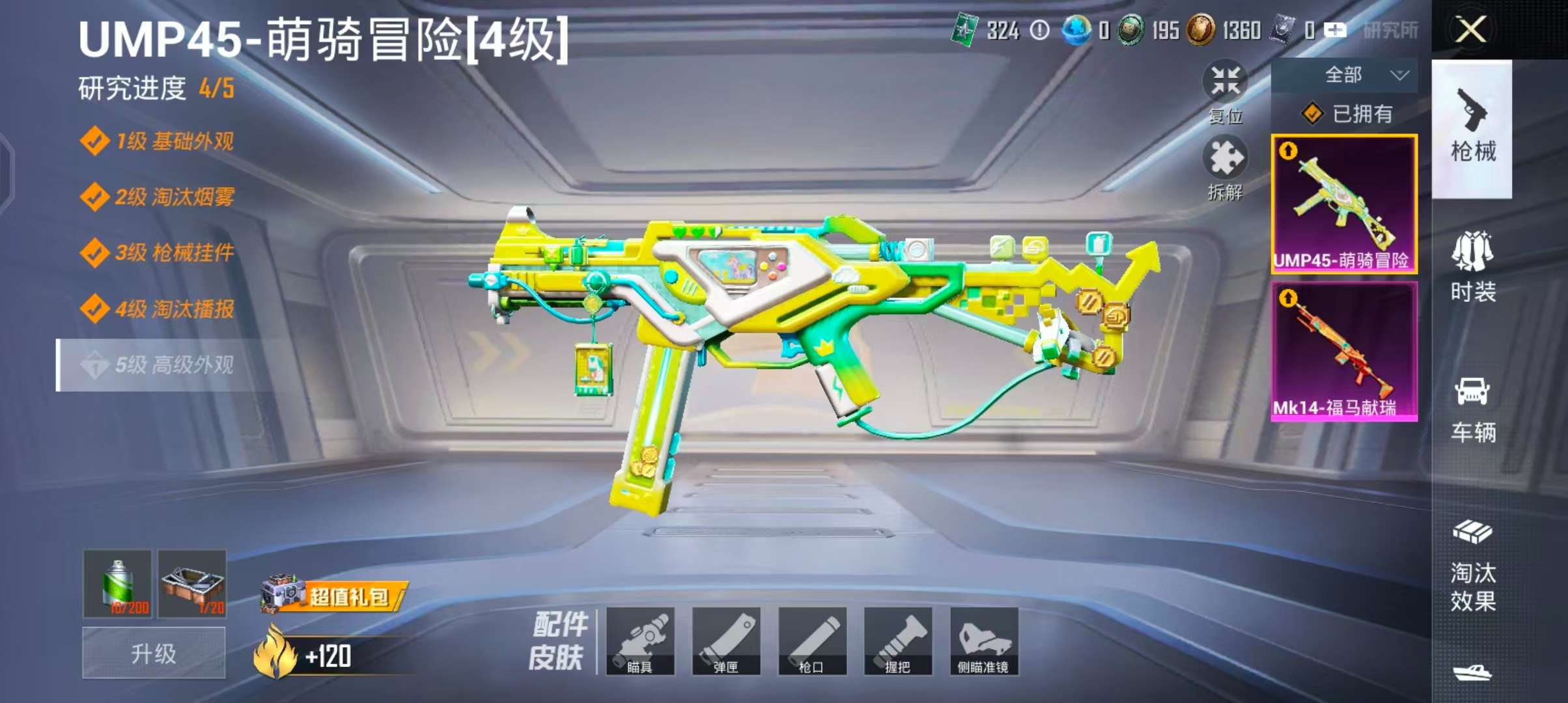Toggle the 已拥有 owned filter
Viewport: 1568px width, 703px height.
[1347, 114]
